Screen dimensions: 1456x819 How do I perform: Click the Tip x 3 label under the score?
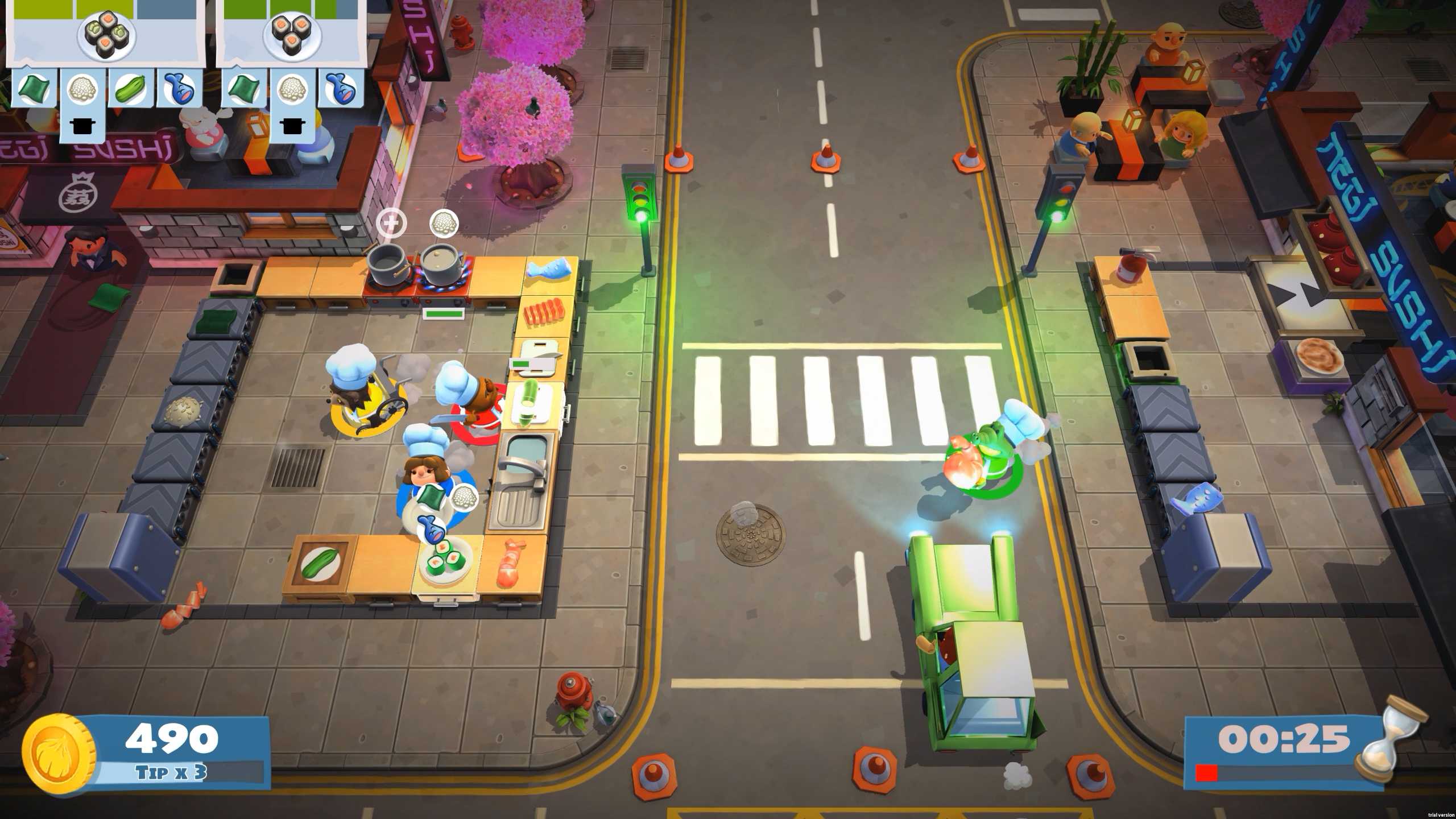(x=168, y=772)
